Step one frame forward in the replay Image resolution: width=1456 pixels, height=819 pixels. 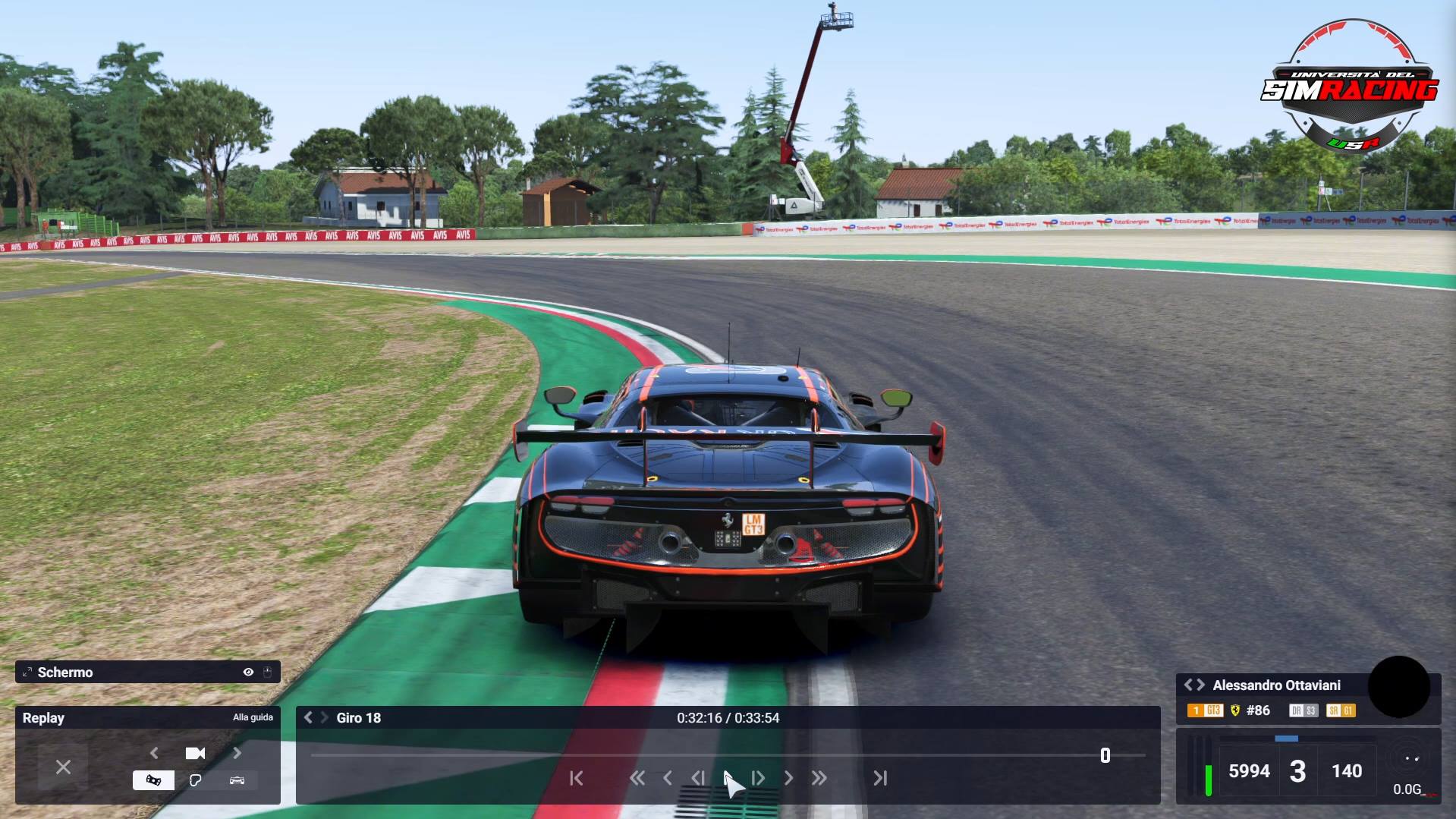click(758, 778)
